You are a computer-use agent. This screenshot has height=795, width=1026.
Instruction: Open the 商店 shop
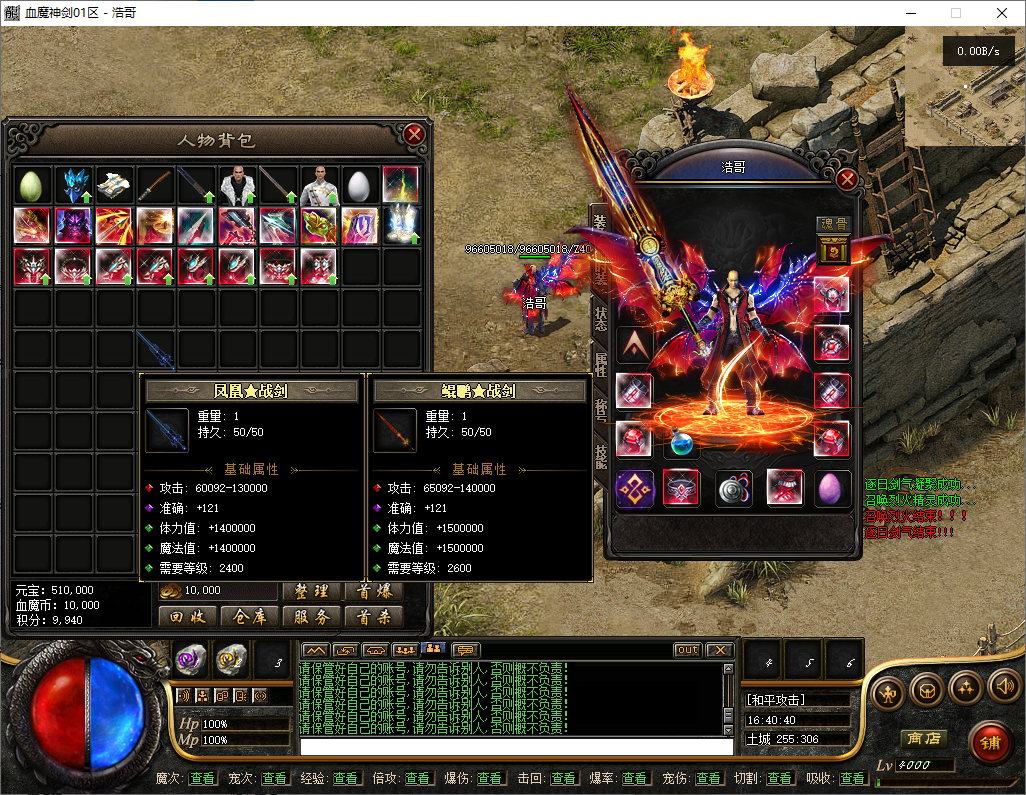click(923, 738)
